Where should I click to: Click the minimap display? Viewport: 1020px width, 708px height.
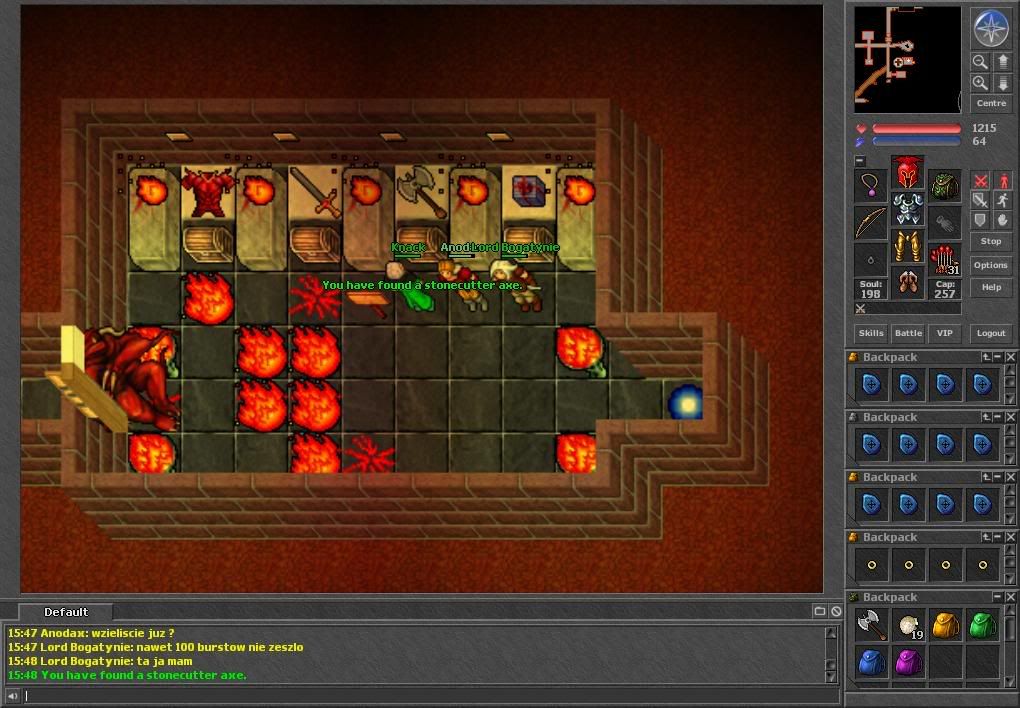(x=907, y=59)
